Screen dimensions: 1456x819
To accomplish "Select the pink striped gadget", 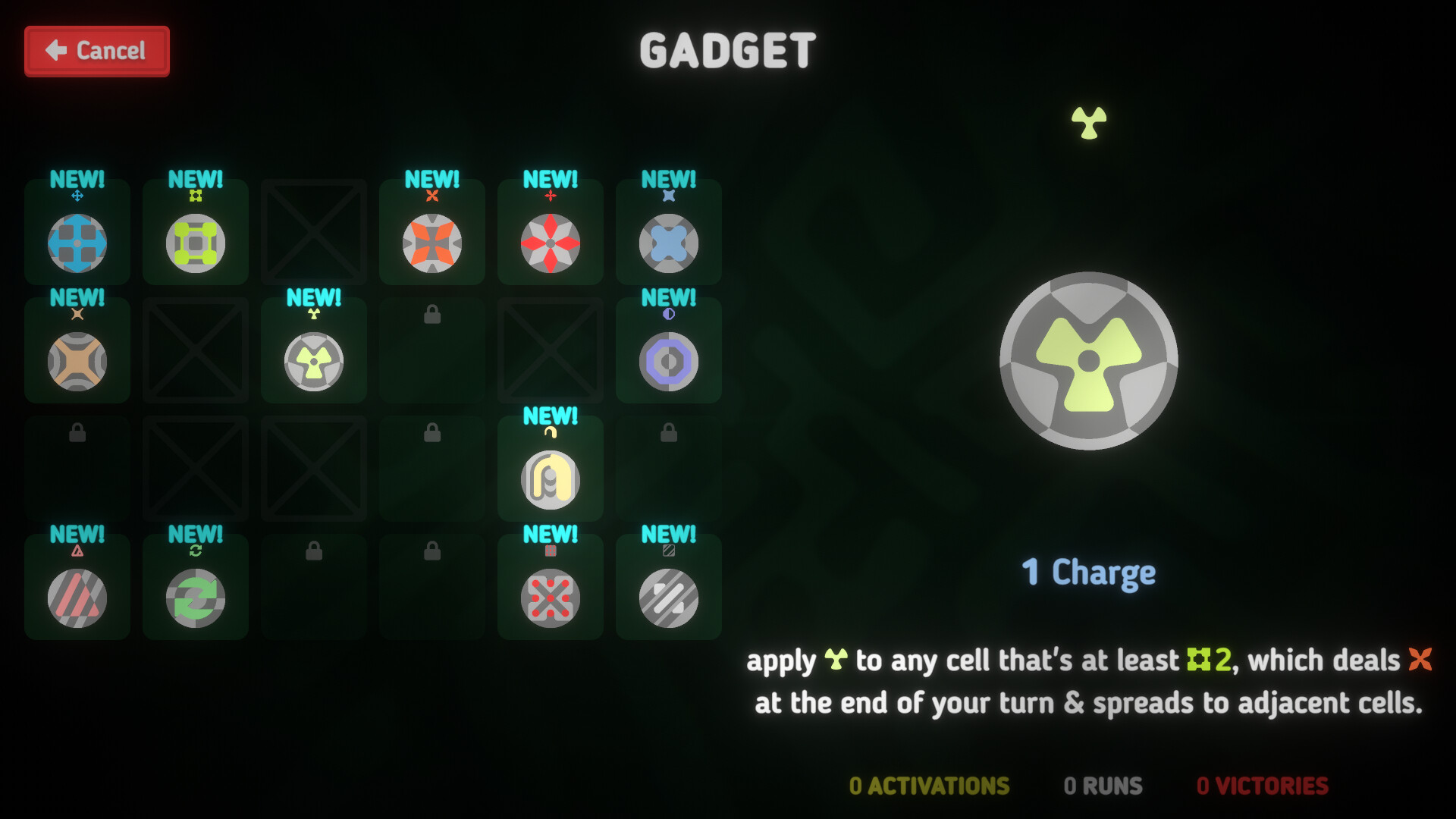I will (76, 598).
